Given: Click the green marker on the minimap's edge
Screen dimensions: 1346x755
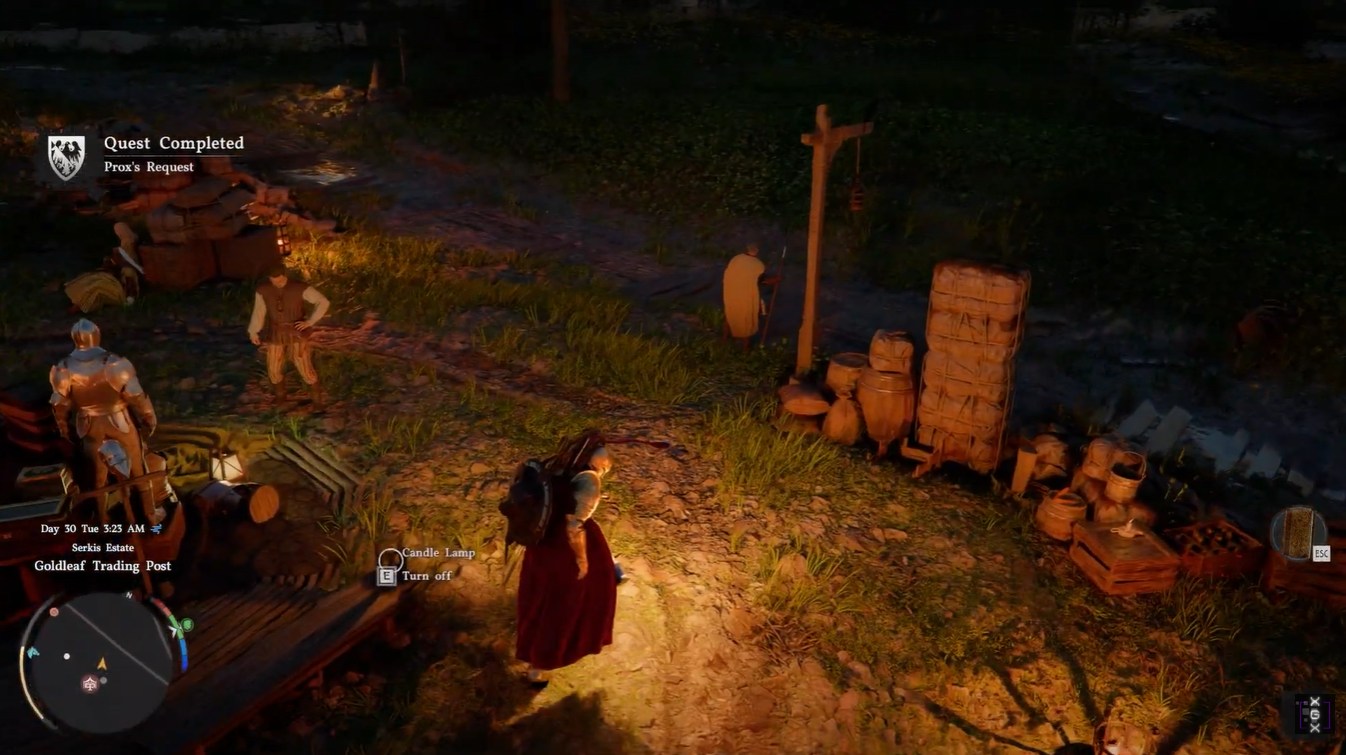Looking at the screenshot, I should [186, 626].
